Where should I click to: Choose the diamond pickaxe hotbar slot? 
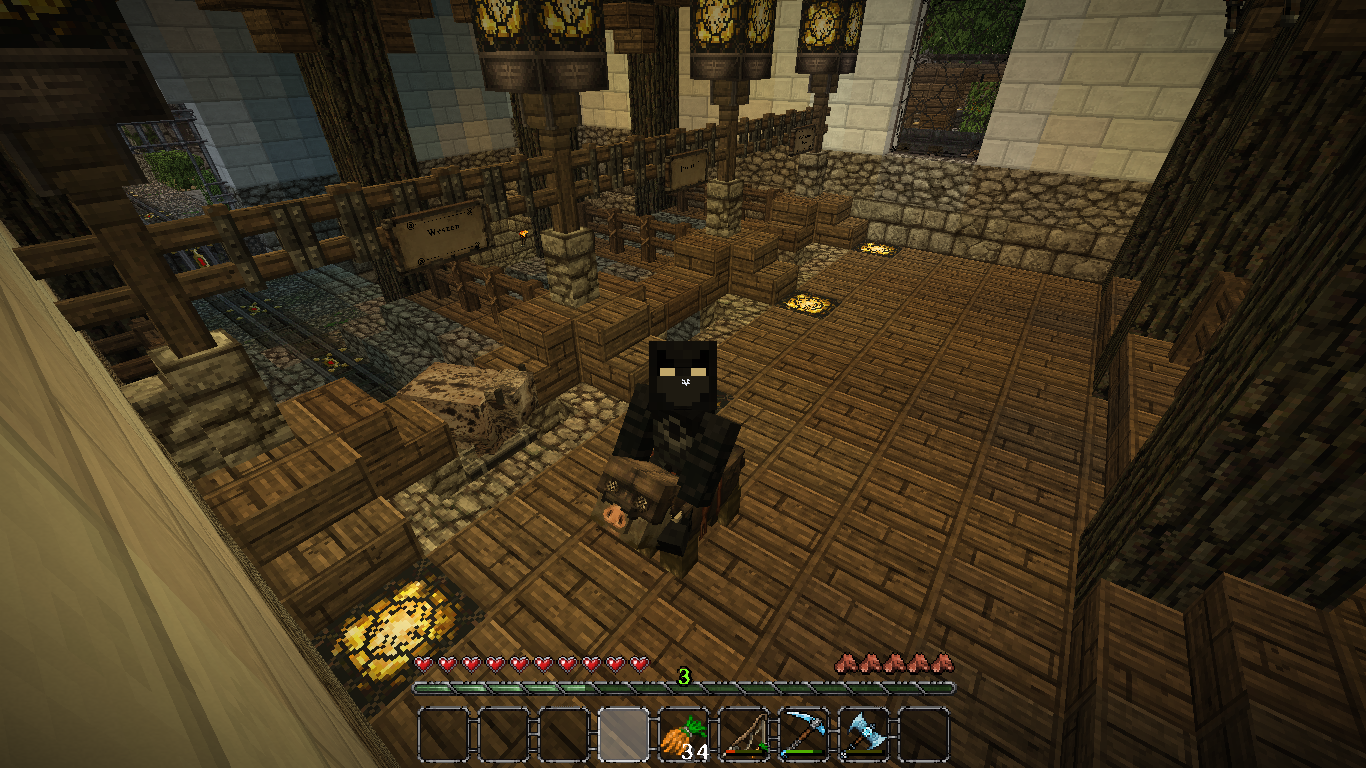(804, 734)
